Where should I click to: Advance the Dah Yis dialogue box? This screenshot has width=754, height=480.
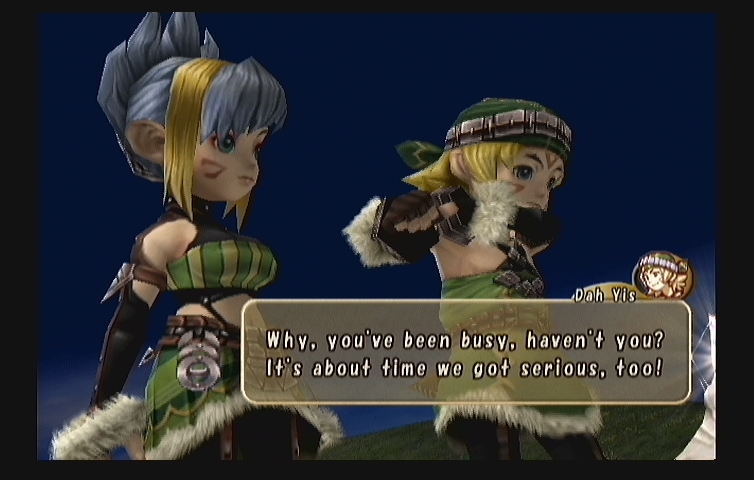tap(466, 352)
